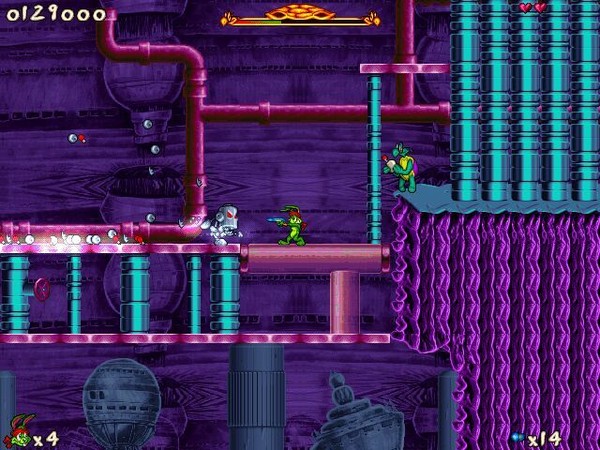This screenshot has height=450, width=600.
Task: Select the blue blaster weapon icon
Action: (517, 437)
